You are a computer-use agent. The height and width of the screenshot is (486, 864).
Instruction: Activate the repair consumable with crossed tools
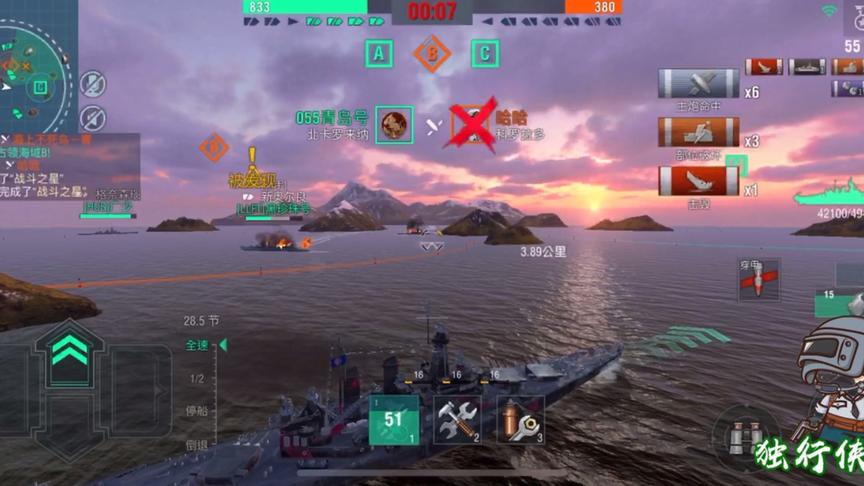click(457, 420)
